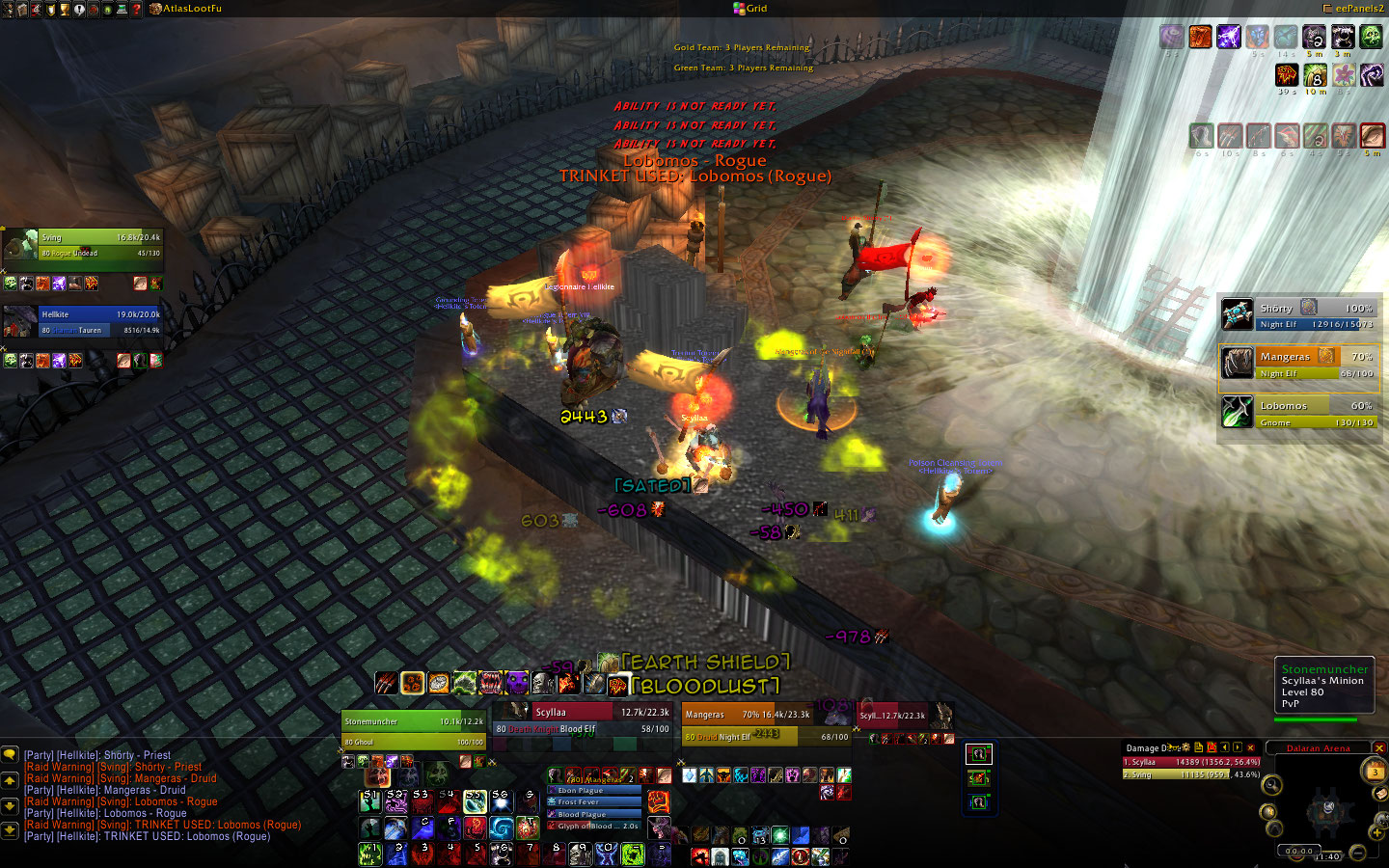This screenshot has width=1389, height=868.
Task: Select the Stonemuncher ghoul pet frame
Action: [414, 730]
